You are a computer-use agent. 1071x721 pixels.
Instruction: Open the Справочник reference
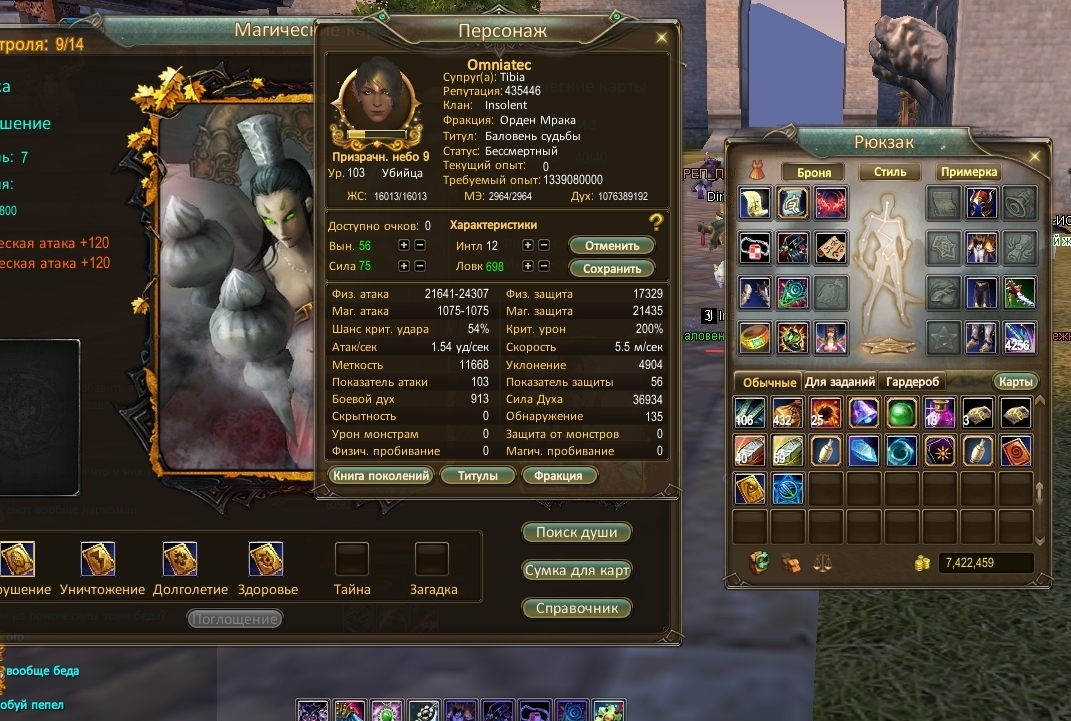coord(577,608)
